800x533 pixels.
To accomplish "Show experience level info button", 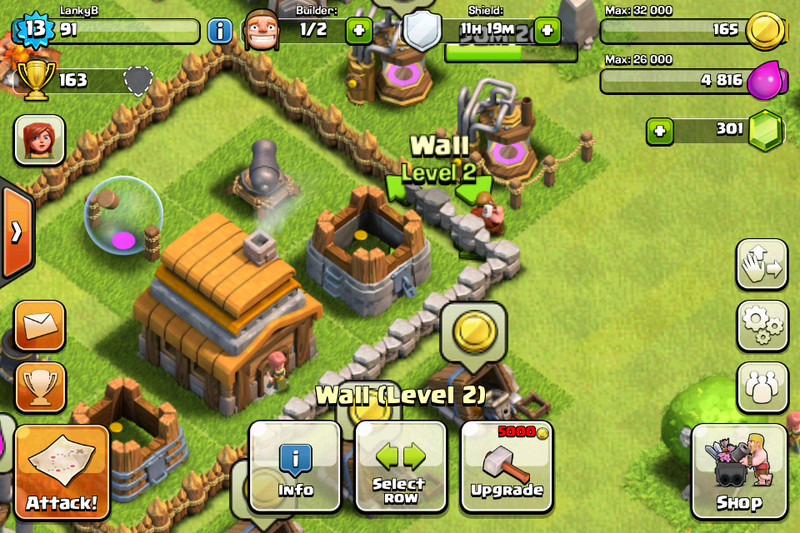I will tap(220, 30).
